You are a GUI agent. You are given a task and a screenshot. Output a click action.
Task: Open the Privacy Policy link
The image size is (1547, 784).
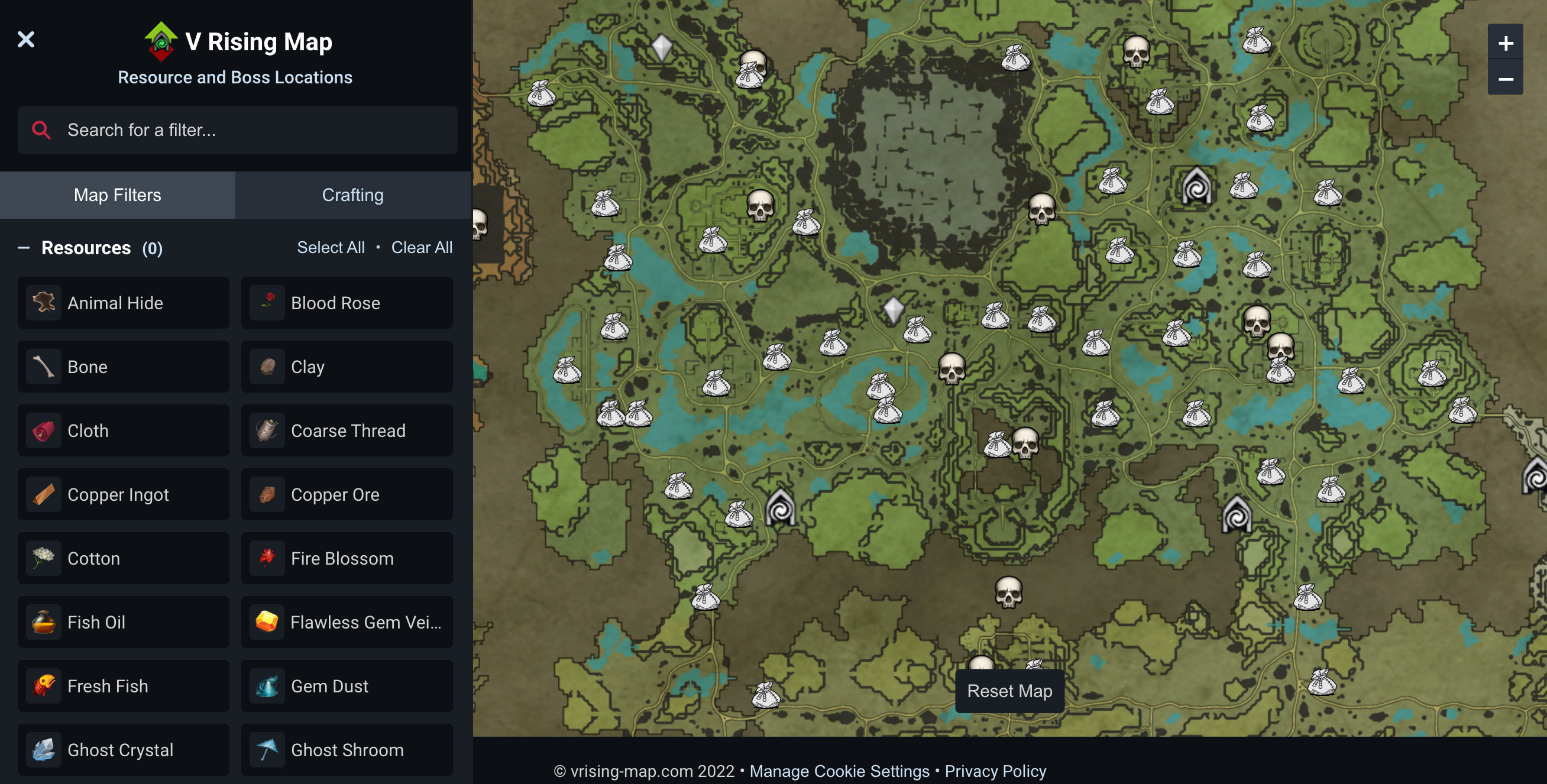[x=995, y=771]
